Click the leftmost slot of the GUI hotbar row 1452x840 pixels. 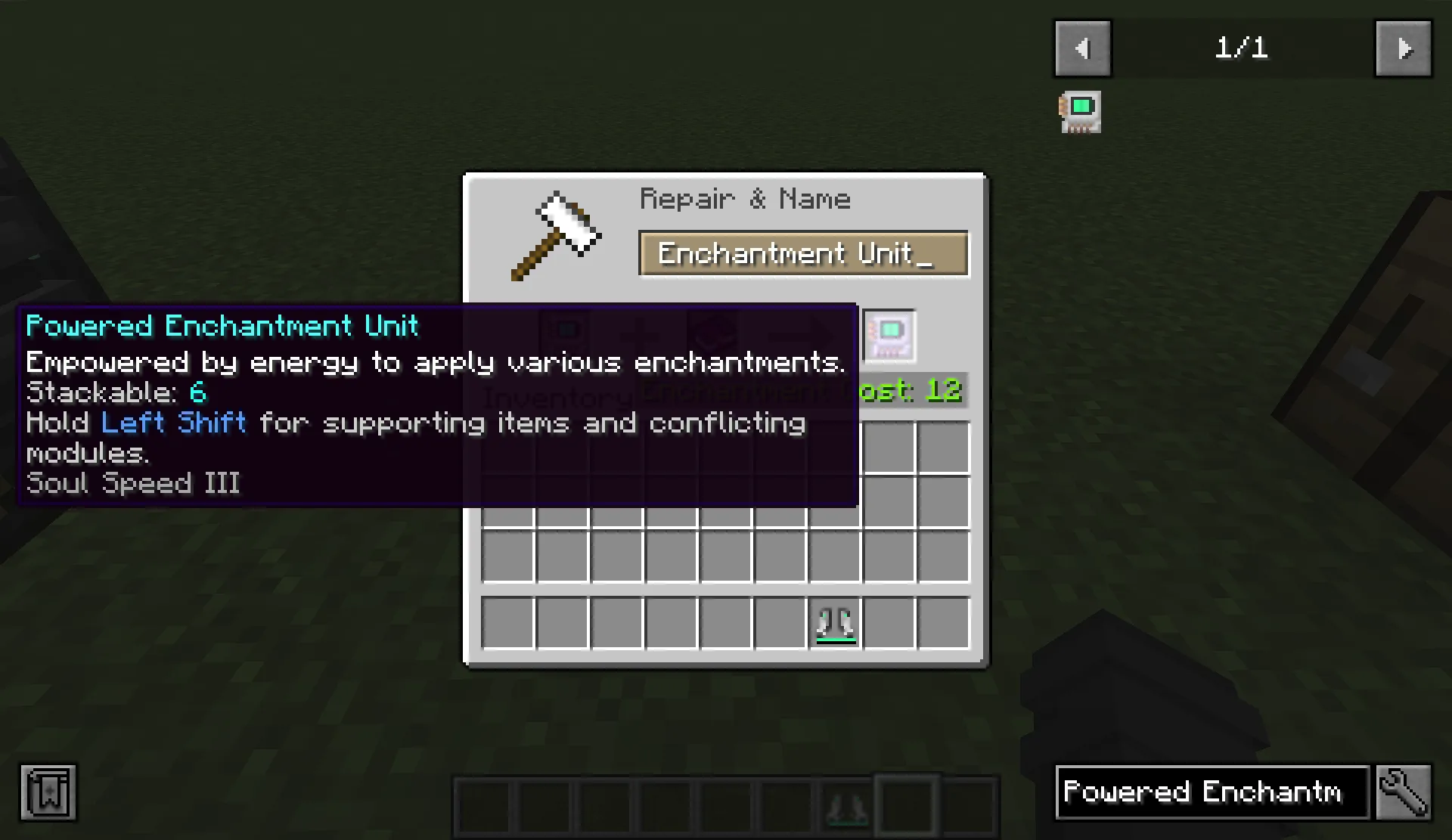[x=508, y=621]
